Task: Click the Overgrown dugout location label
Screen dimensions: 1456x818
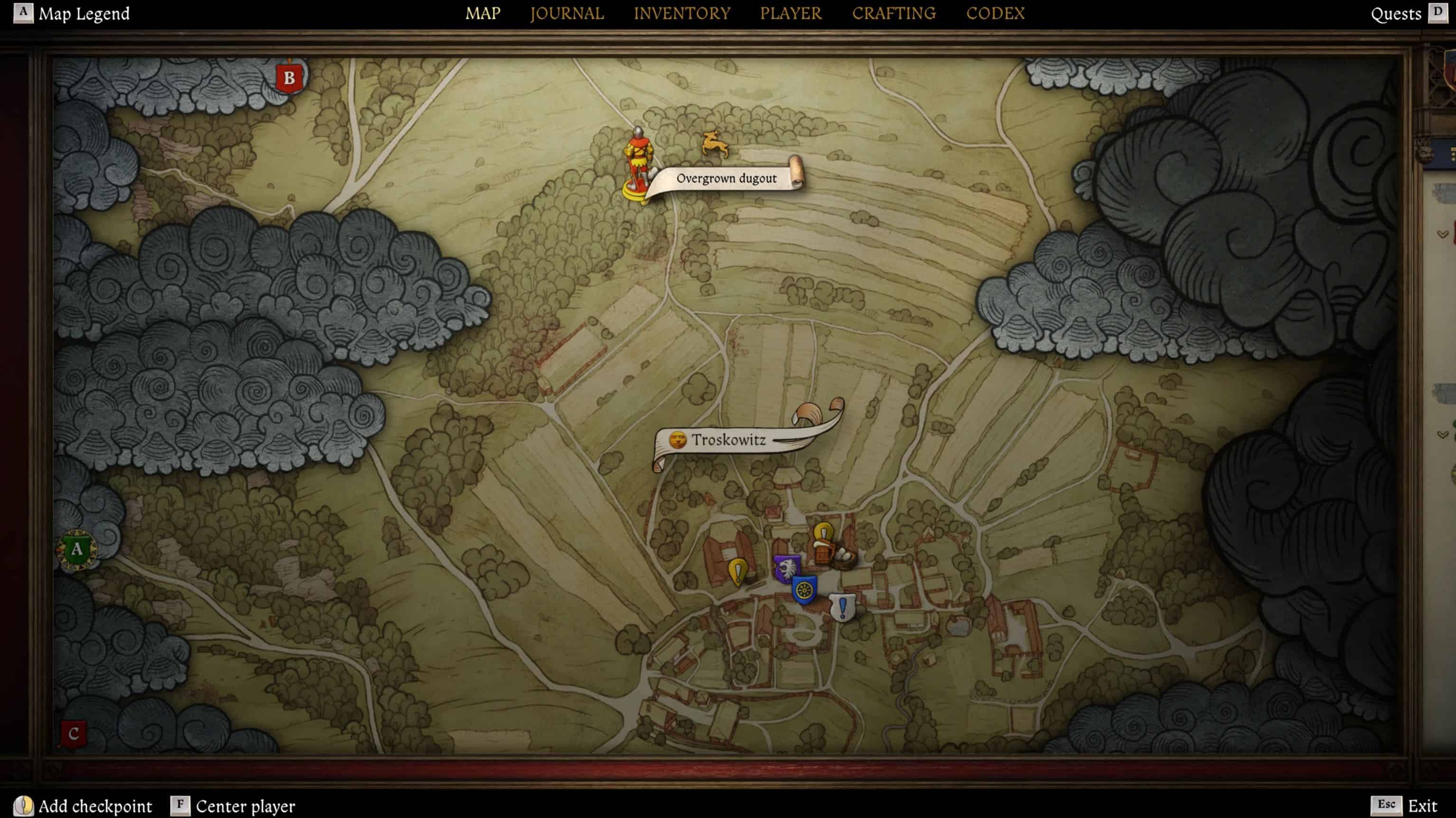Action: pos(726,178)
